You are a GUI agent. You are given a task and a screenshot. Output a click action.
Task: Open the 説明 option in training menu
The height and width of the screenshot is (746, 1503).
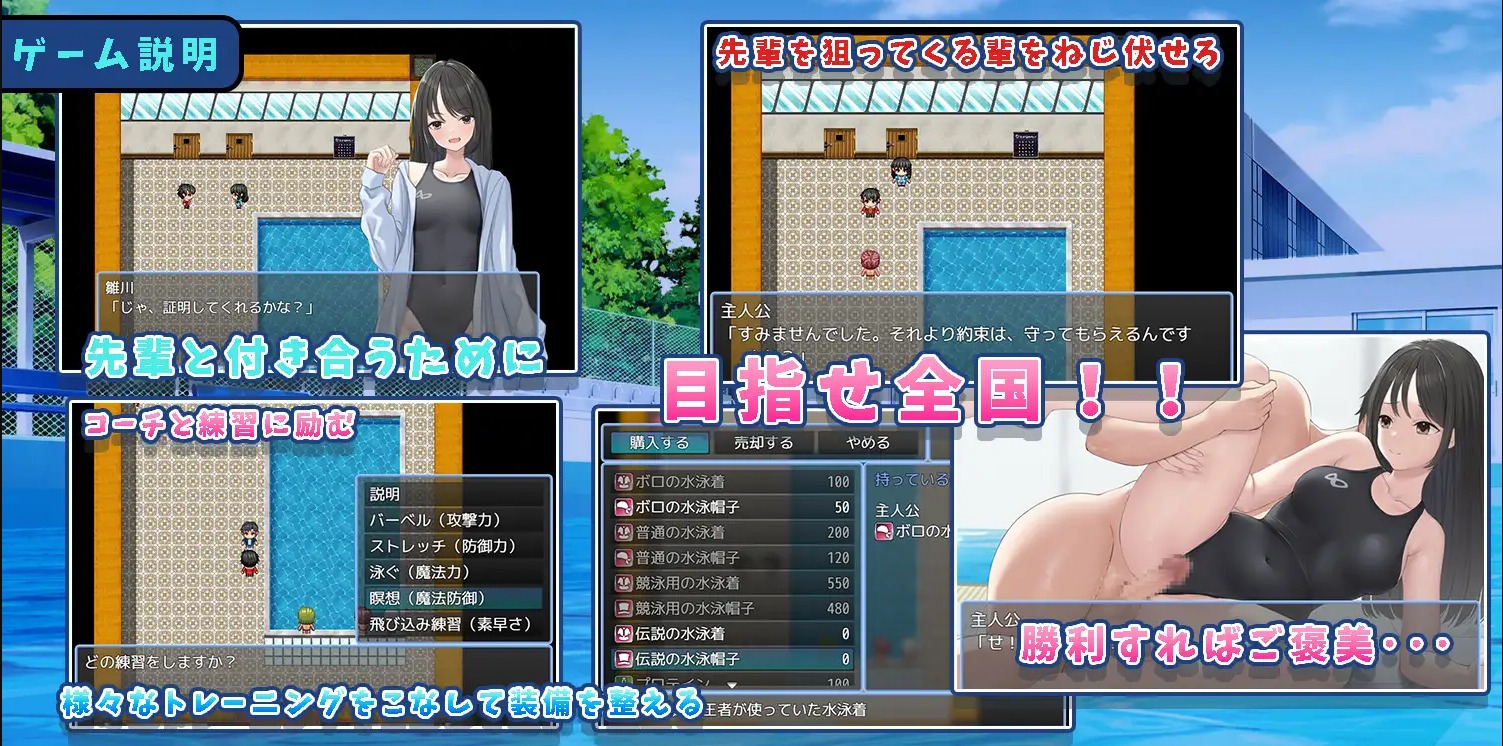(384, 495)
